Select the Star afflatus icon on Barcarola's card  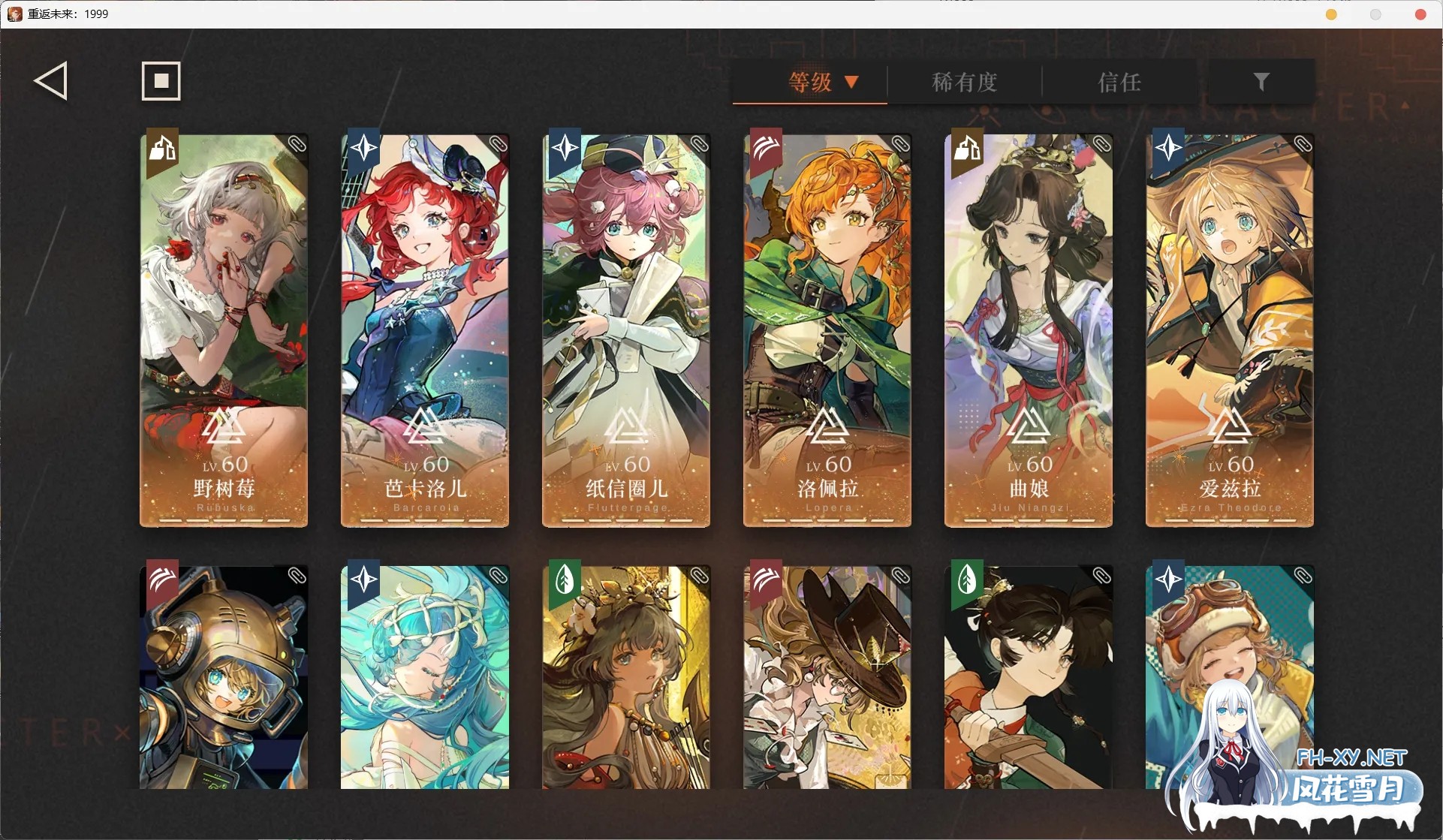click(363, 149)
